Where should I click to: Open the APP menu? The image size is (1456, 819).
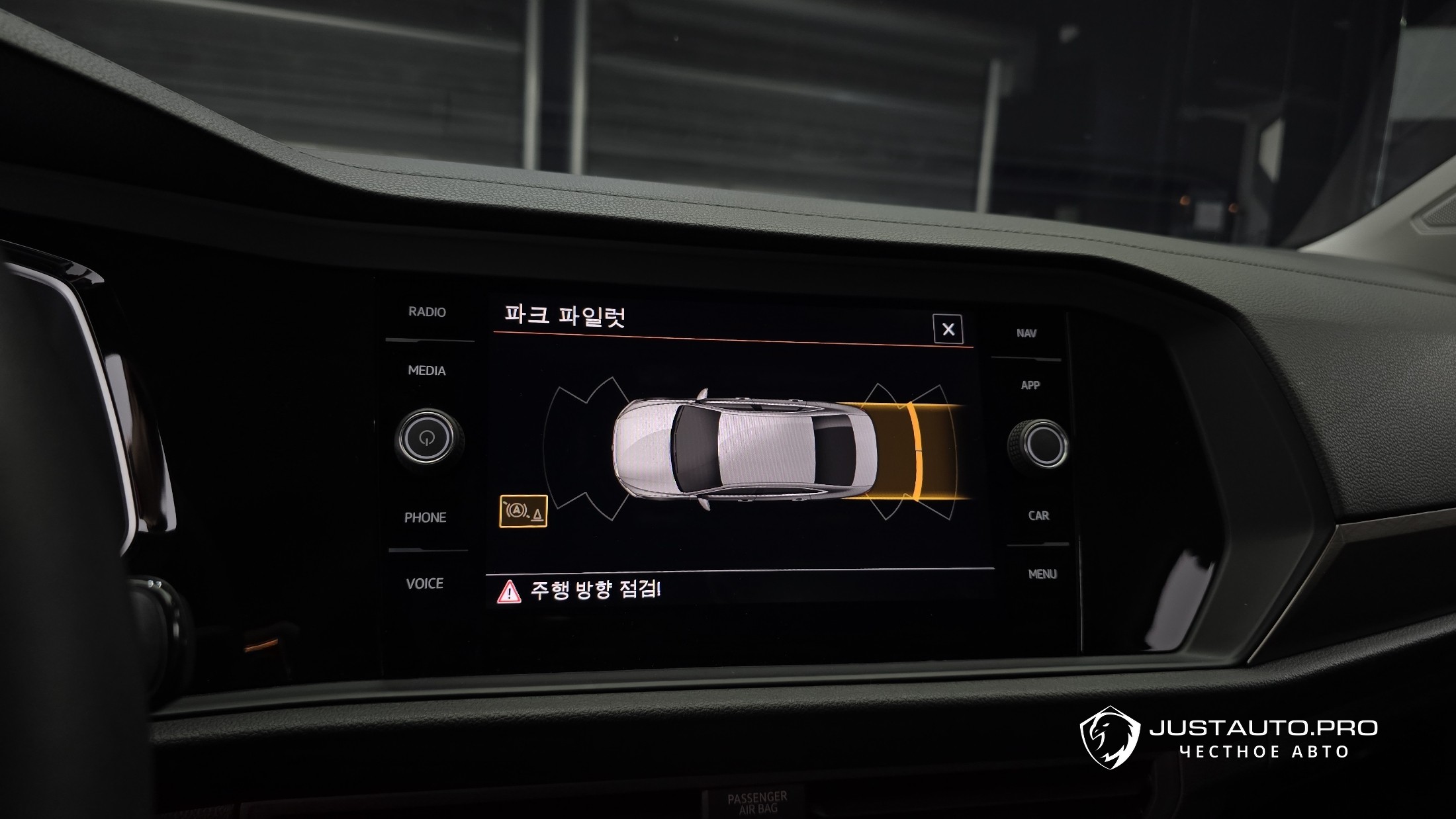pyautogui.click(x=1030, y=385)
